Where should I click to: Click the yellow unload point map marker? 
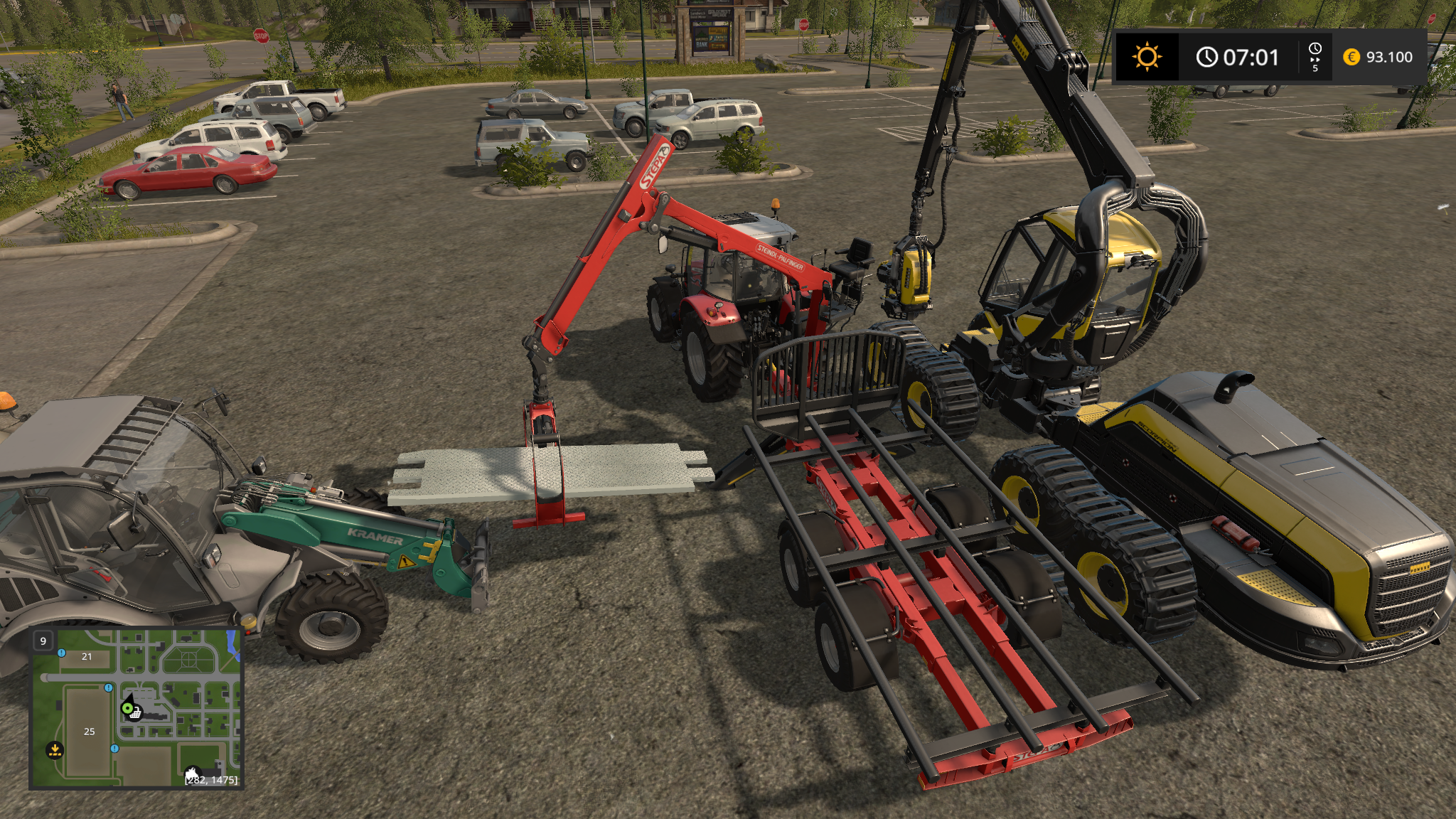tap(54, 749)
